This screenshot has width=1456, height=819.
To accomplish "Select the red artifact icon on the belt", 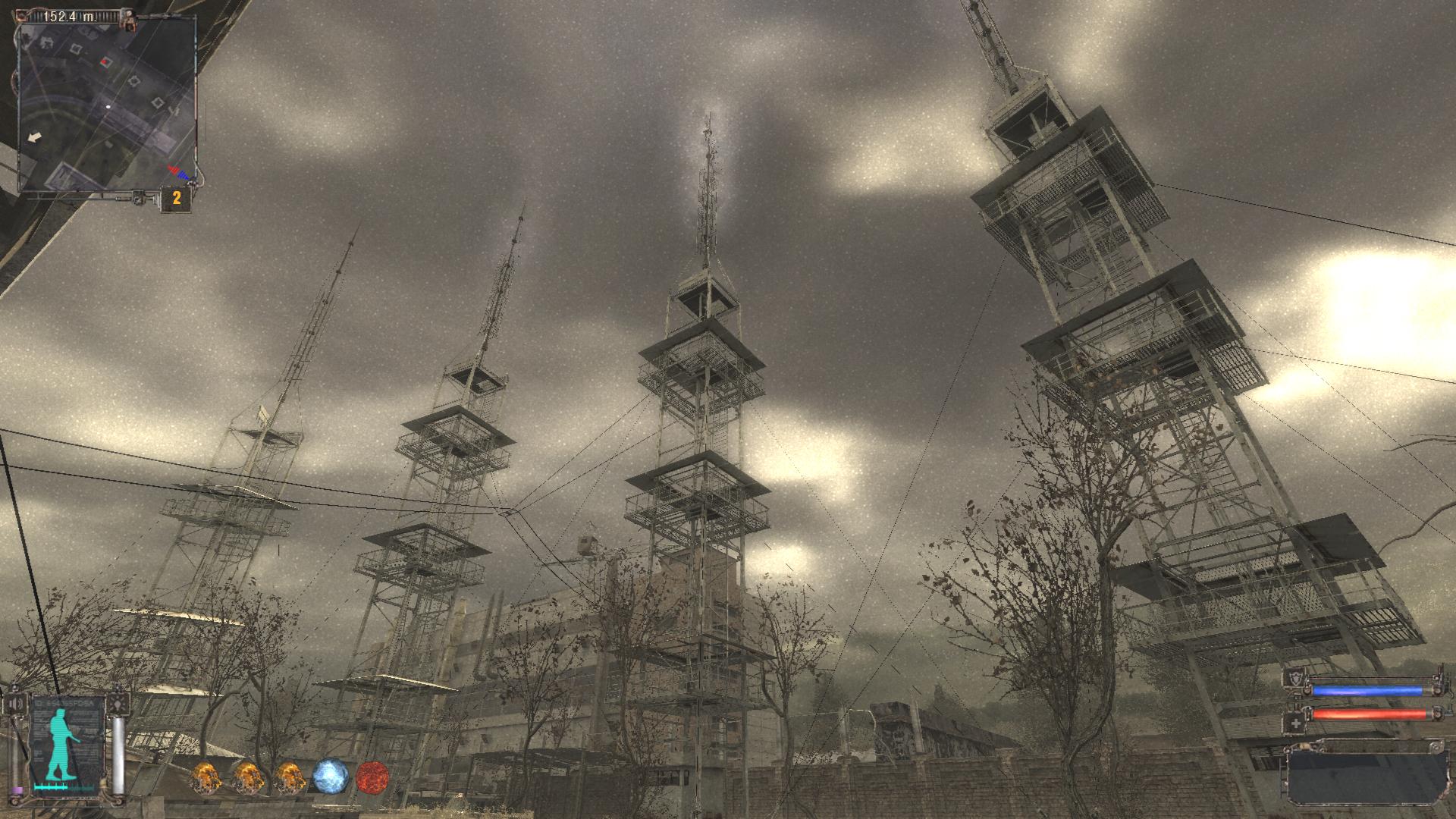I will pyautogui.click(x=375, y=776).
